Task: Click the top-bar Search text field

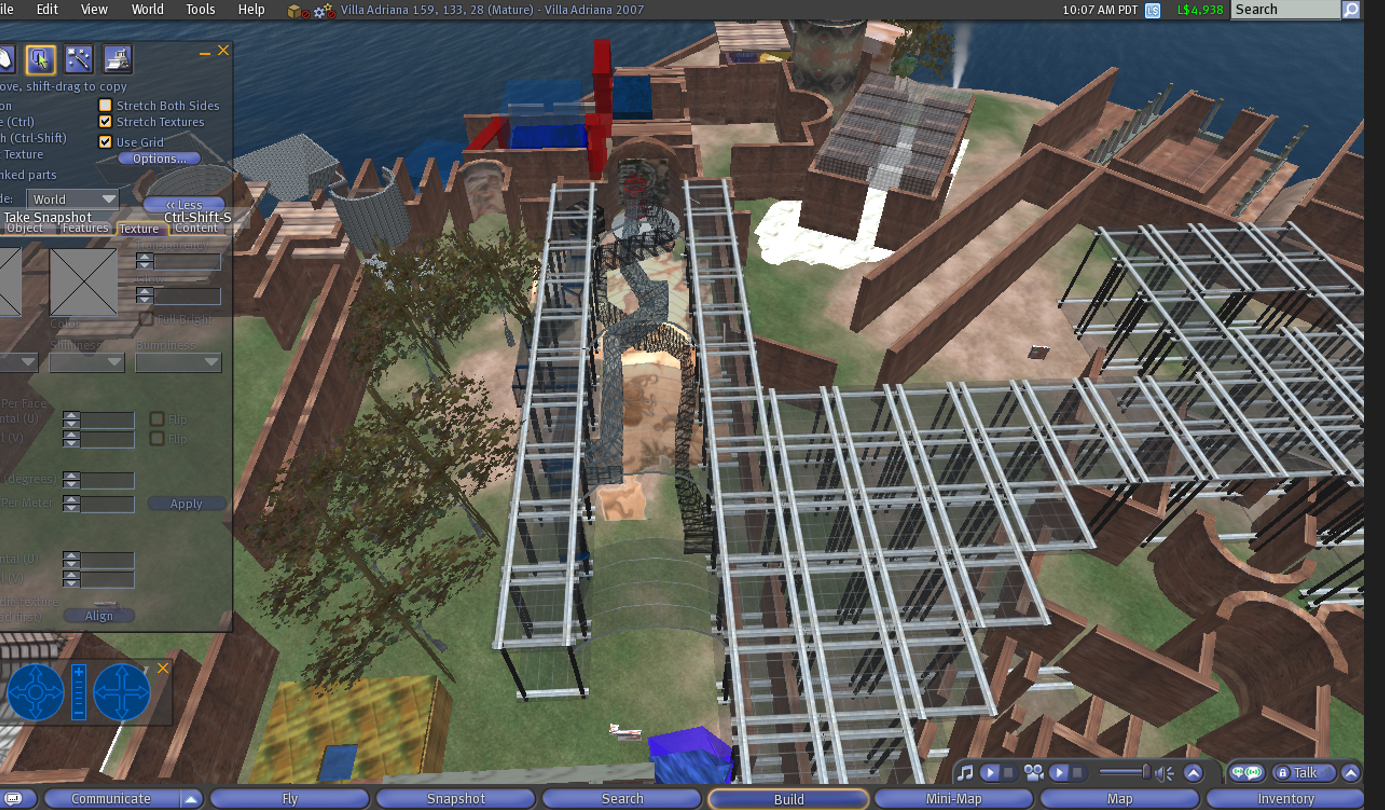Action: click(1285, 9)
